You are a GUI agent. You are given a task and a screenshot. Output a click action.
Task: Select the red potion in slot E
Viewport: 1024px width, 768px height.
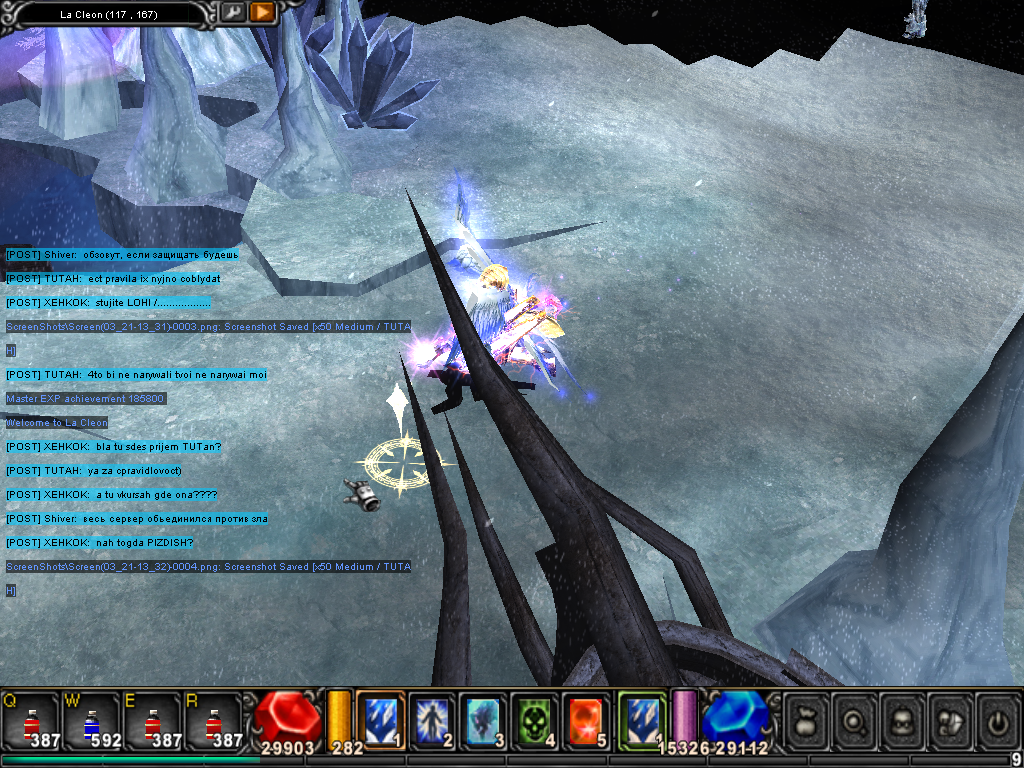click(x=153, y=722)
